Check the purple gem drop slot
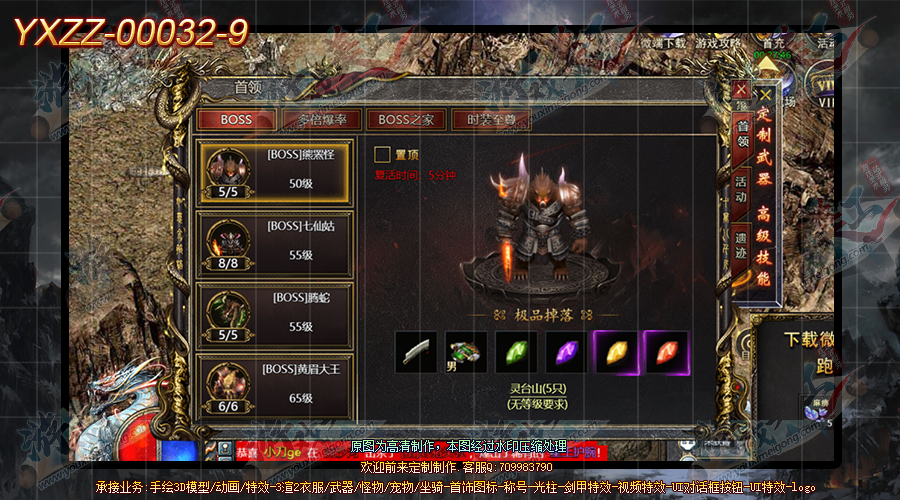Image resolution: width=900 pixels, height=500 pixels. 565,352
